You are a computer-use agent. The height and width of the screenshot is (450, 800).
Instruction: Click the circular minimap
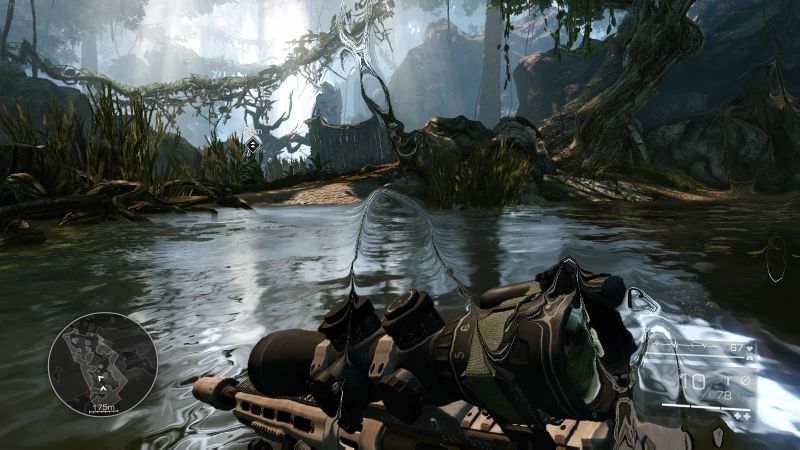pyautogui.click(x=102, y=364)
